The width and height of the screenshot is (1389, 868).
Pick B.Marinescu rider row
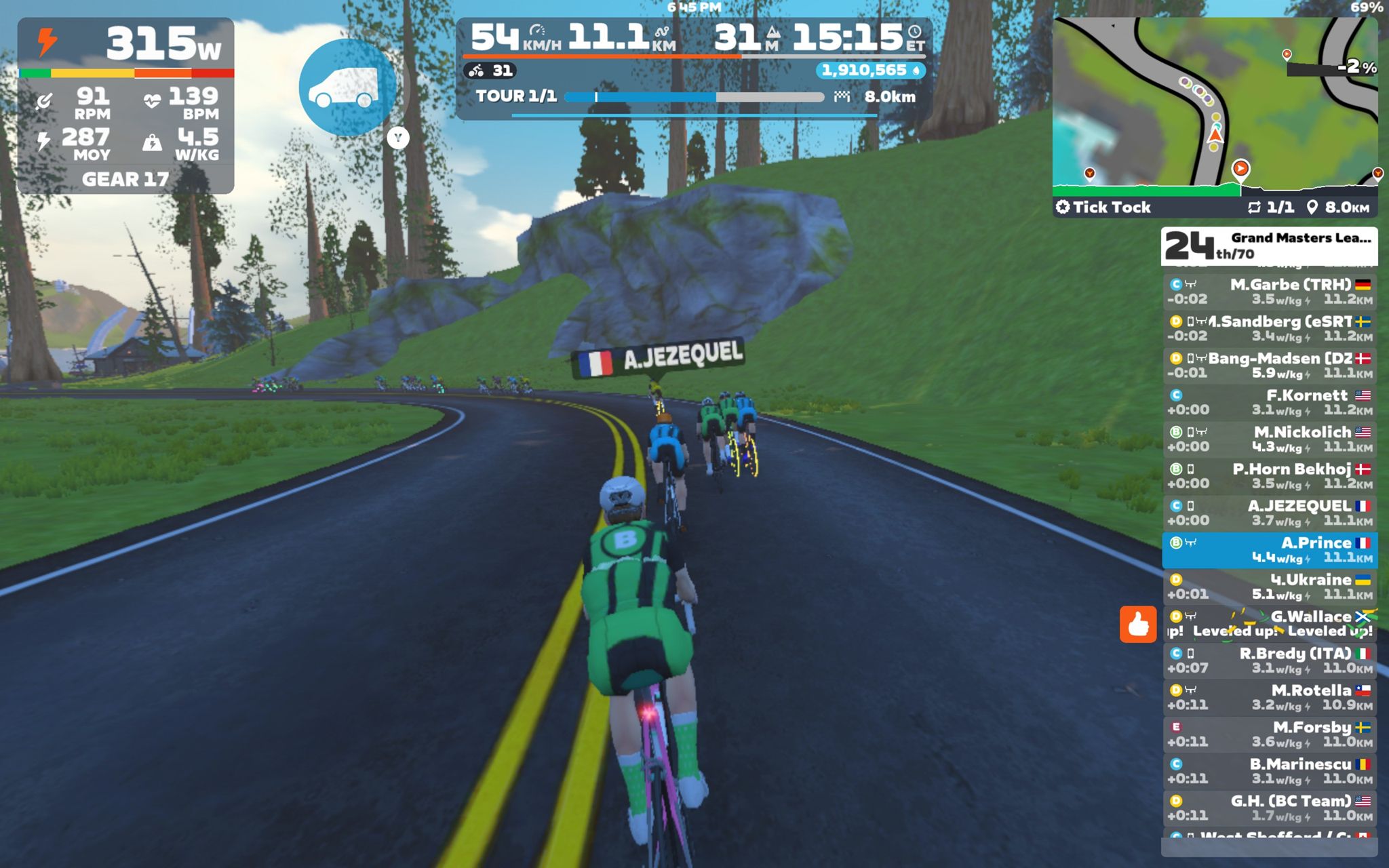(x=1269, y=771)
